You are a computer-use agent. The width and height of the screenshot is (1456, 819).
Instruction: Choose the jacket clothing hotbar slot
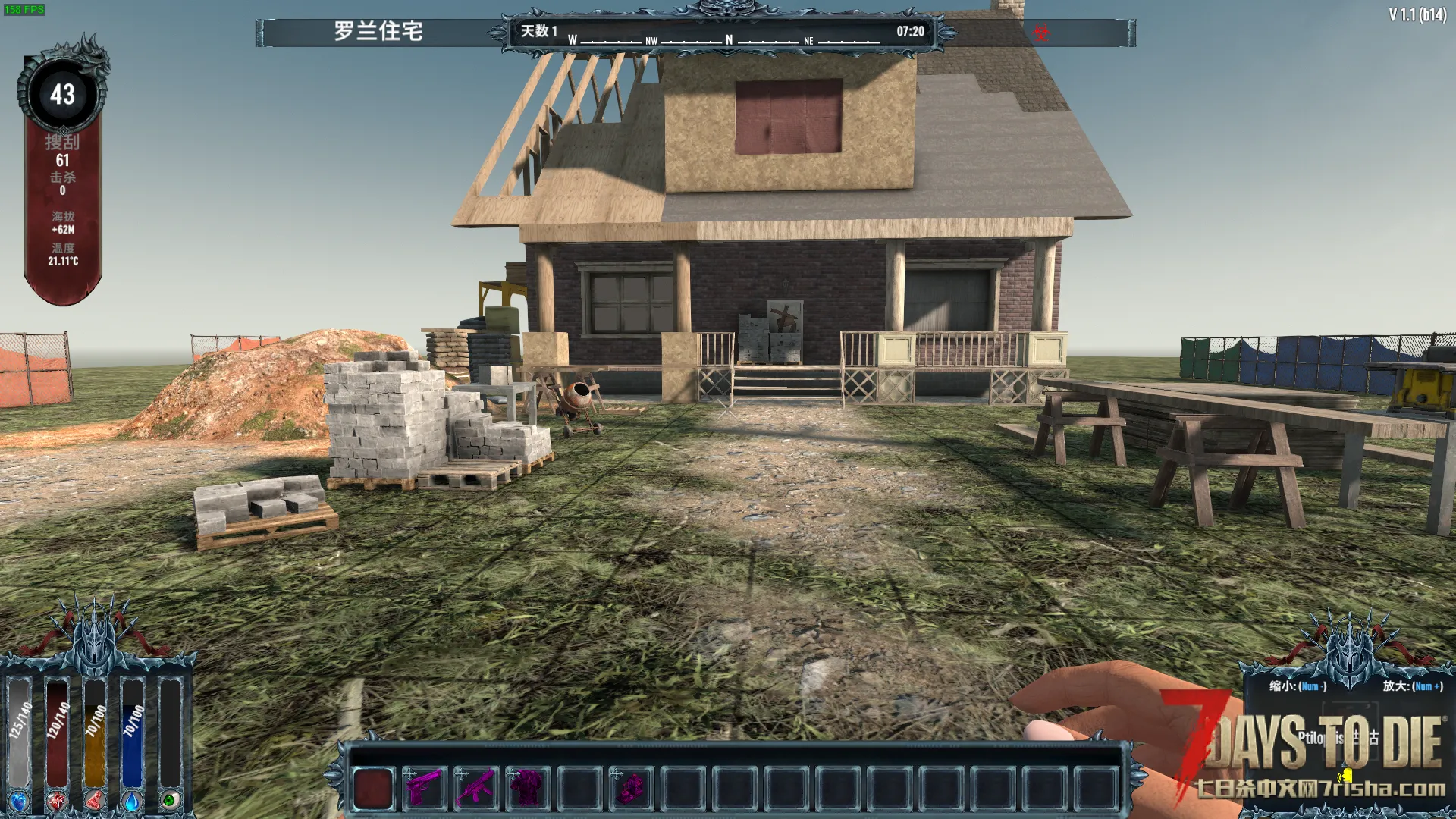coord(527,787)
